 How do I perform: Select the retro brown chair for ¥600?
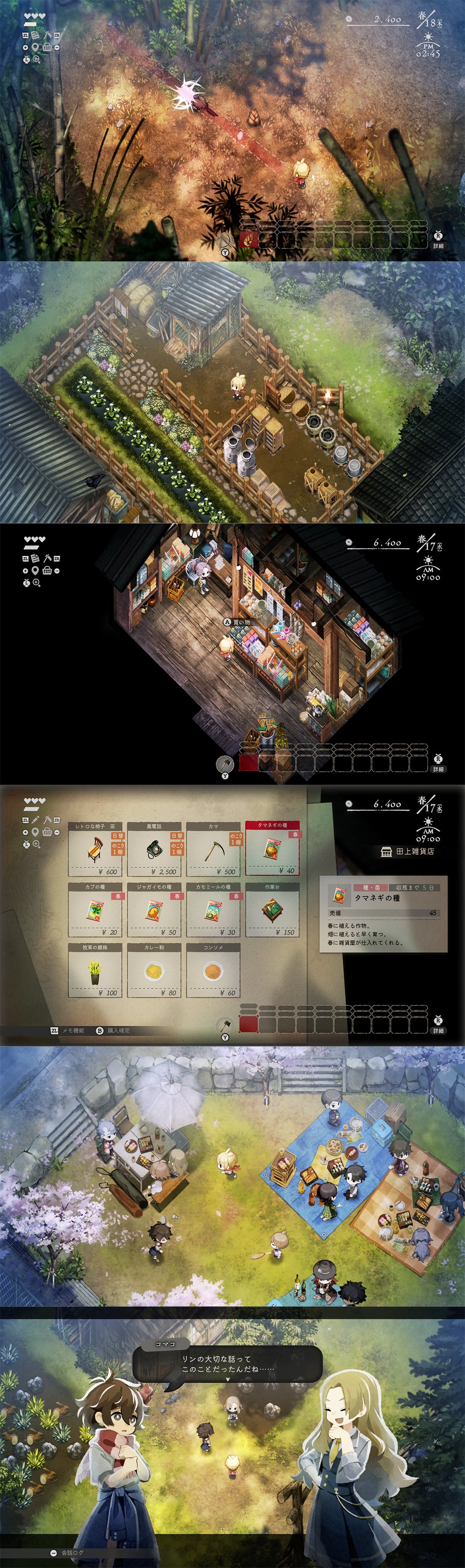coord(95,849)
